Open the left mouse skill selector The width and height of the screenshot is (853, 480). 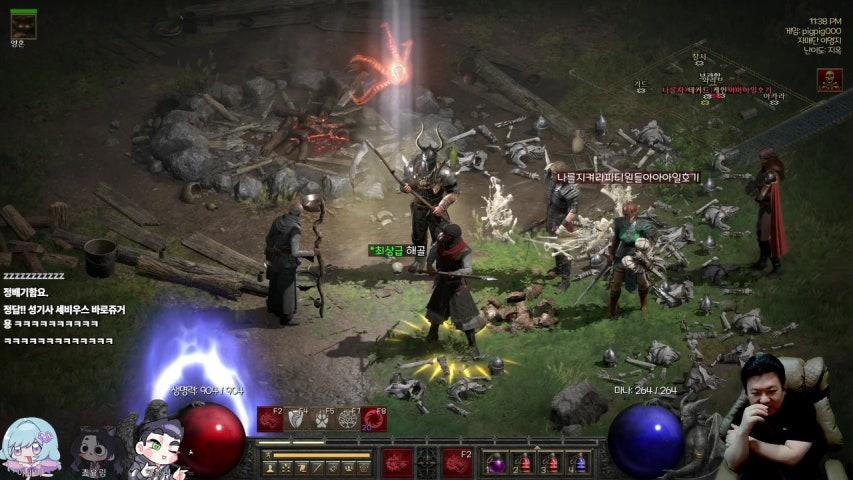(x=396, y=462)
